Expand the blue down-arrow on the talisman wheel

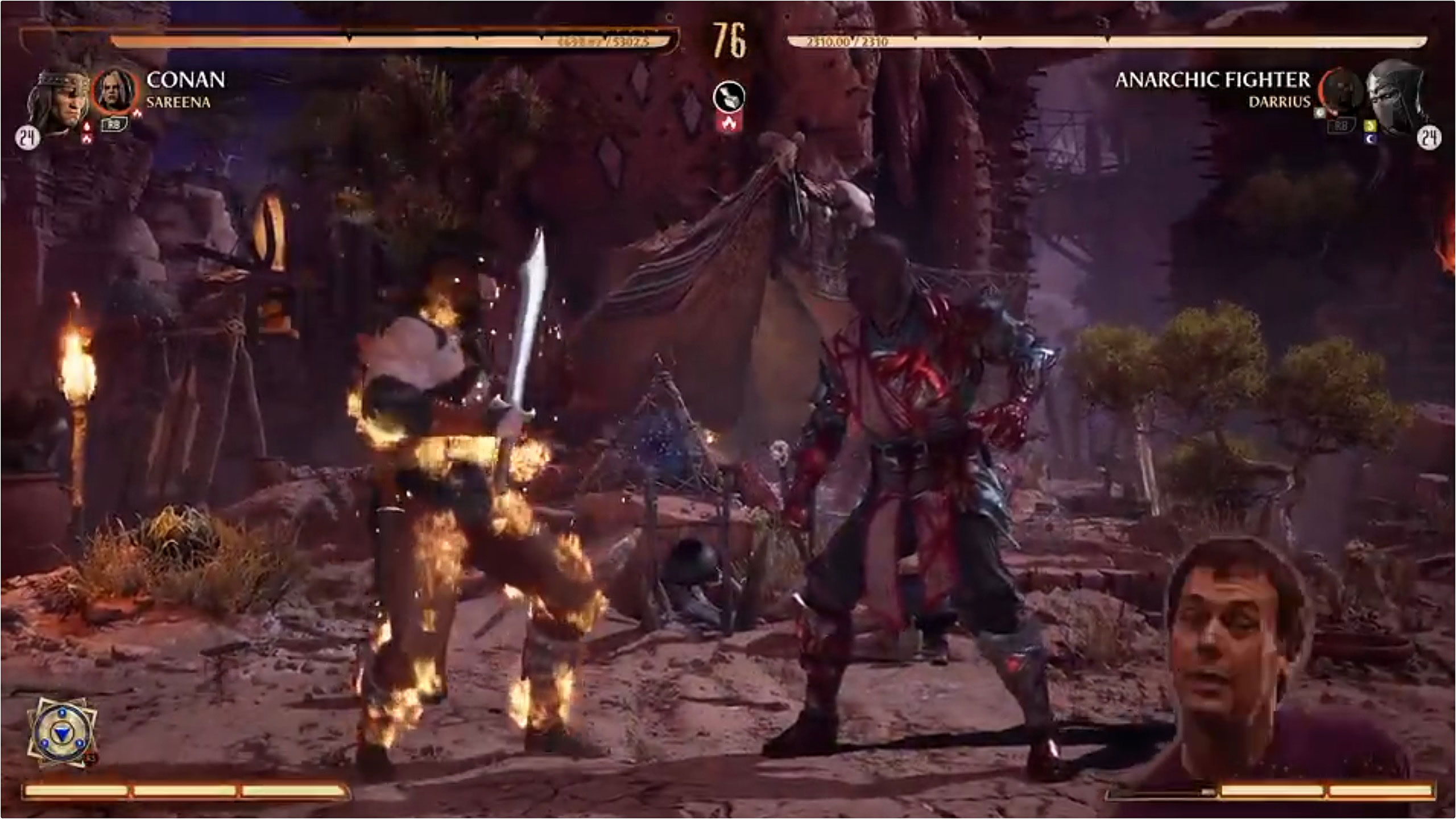[x=62, y=734]
